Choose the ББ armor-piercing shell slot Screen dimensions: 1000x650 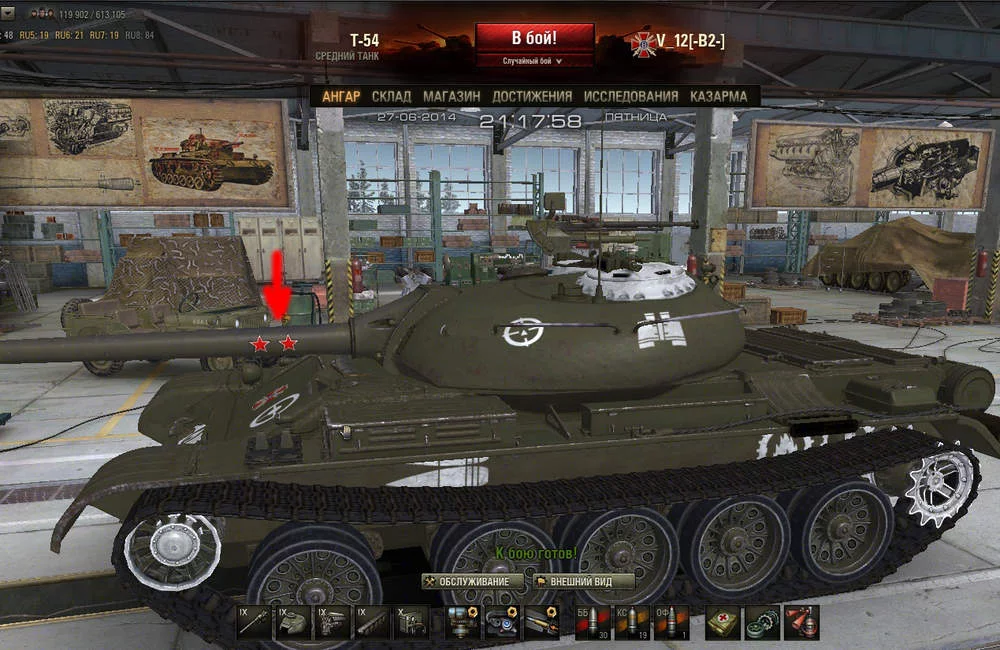tap(593, 621)
